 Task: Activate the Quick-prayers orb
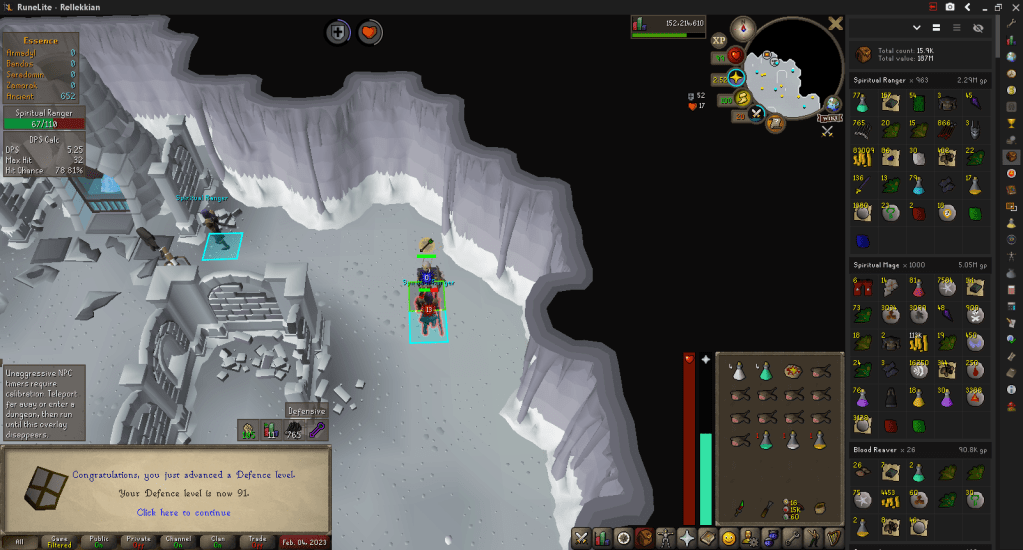click(736, 76)
